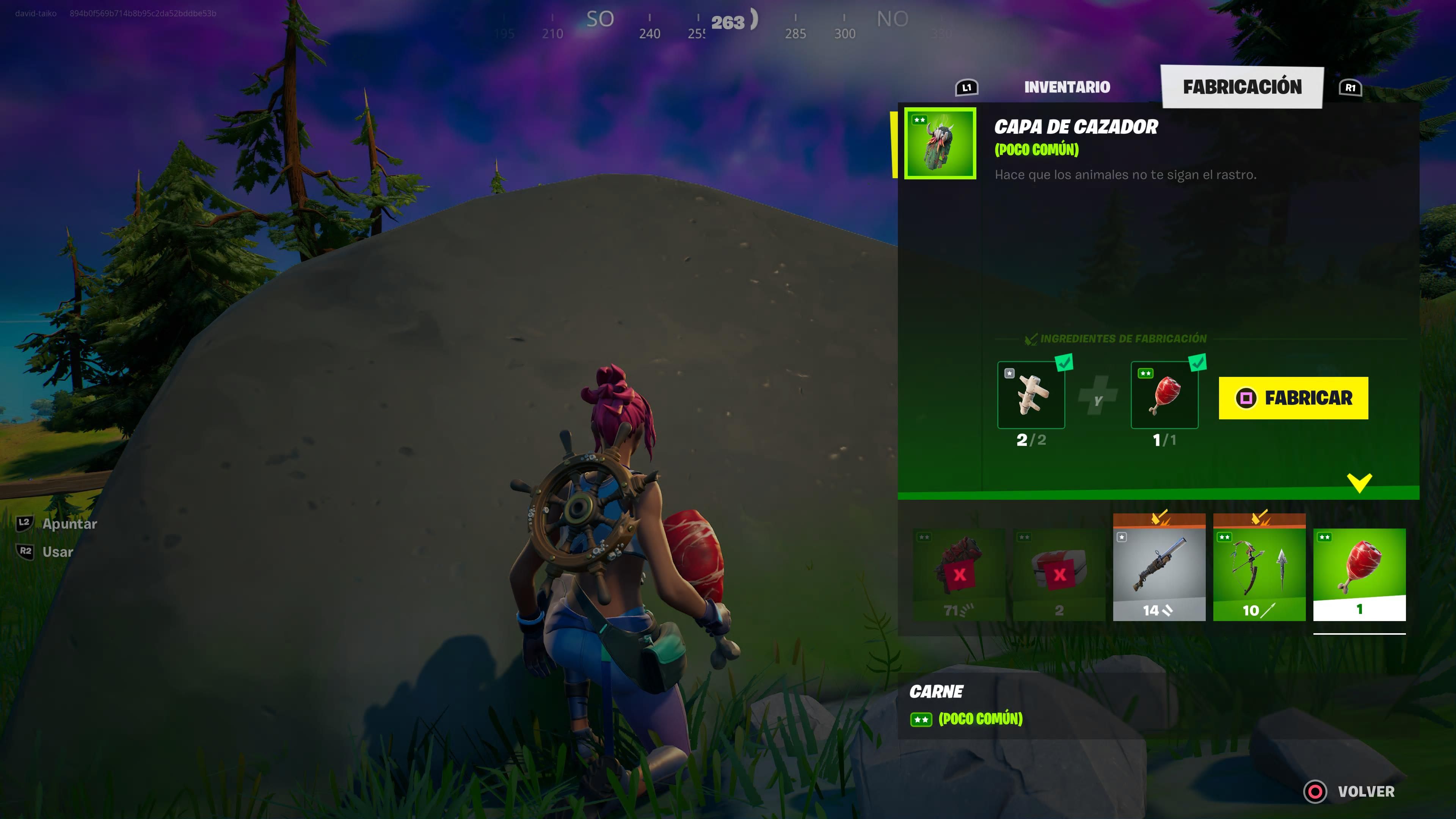1456x819 pixels.
Task: Click the two-star rarity badge on Carne
Action: (922, 720)
